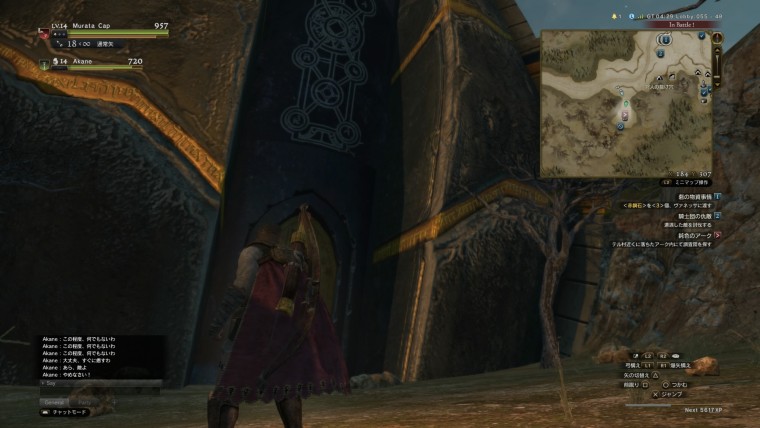The image size is (760, 428).
Task: Open the chat log window
Action: tap(100, 355)
